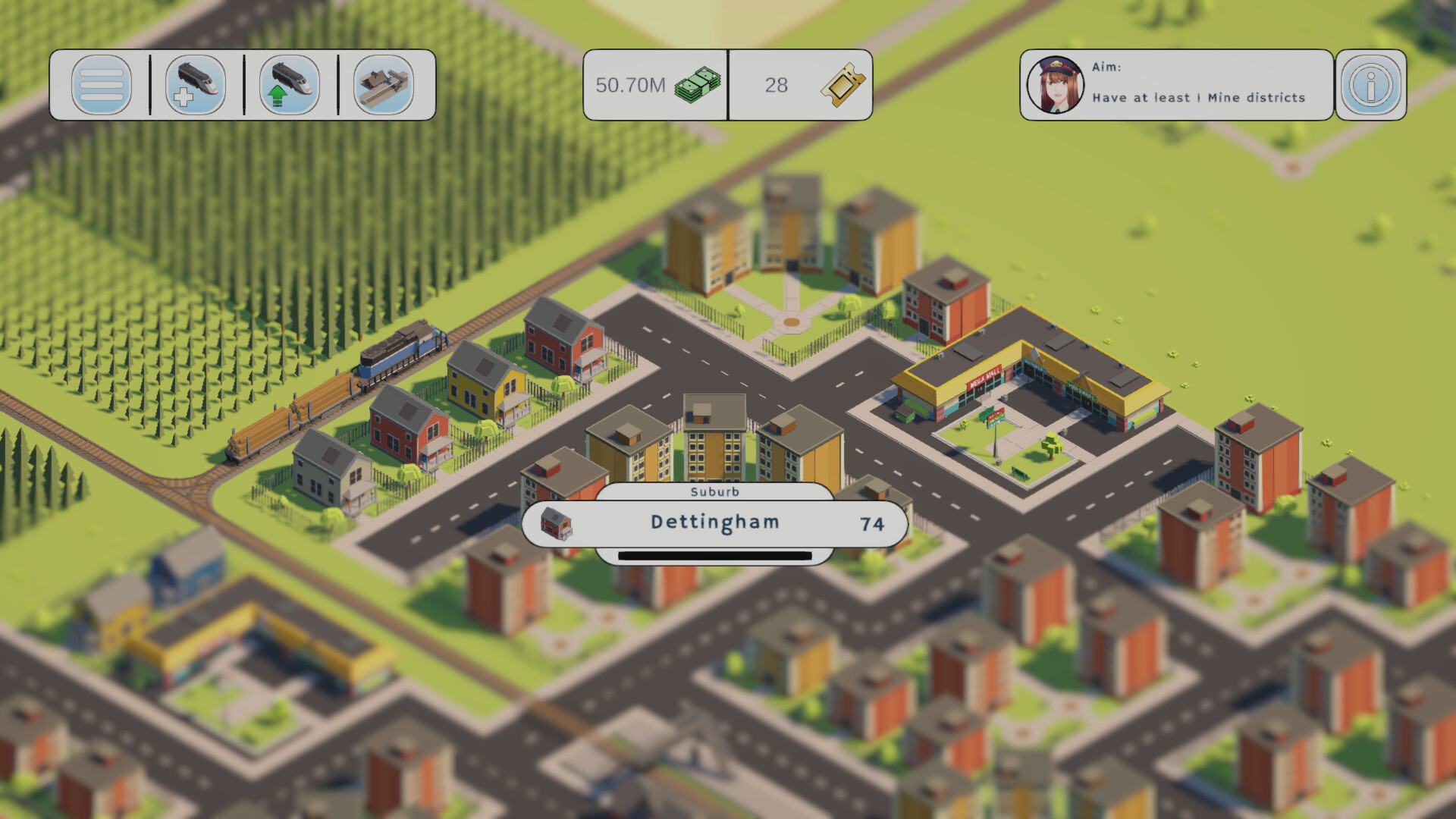Click the conductor aim objective panel
The height and width of the screenshot is (819, 1456).
click(1176, 85)
